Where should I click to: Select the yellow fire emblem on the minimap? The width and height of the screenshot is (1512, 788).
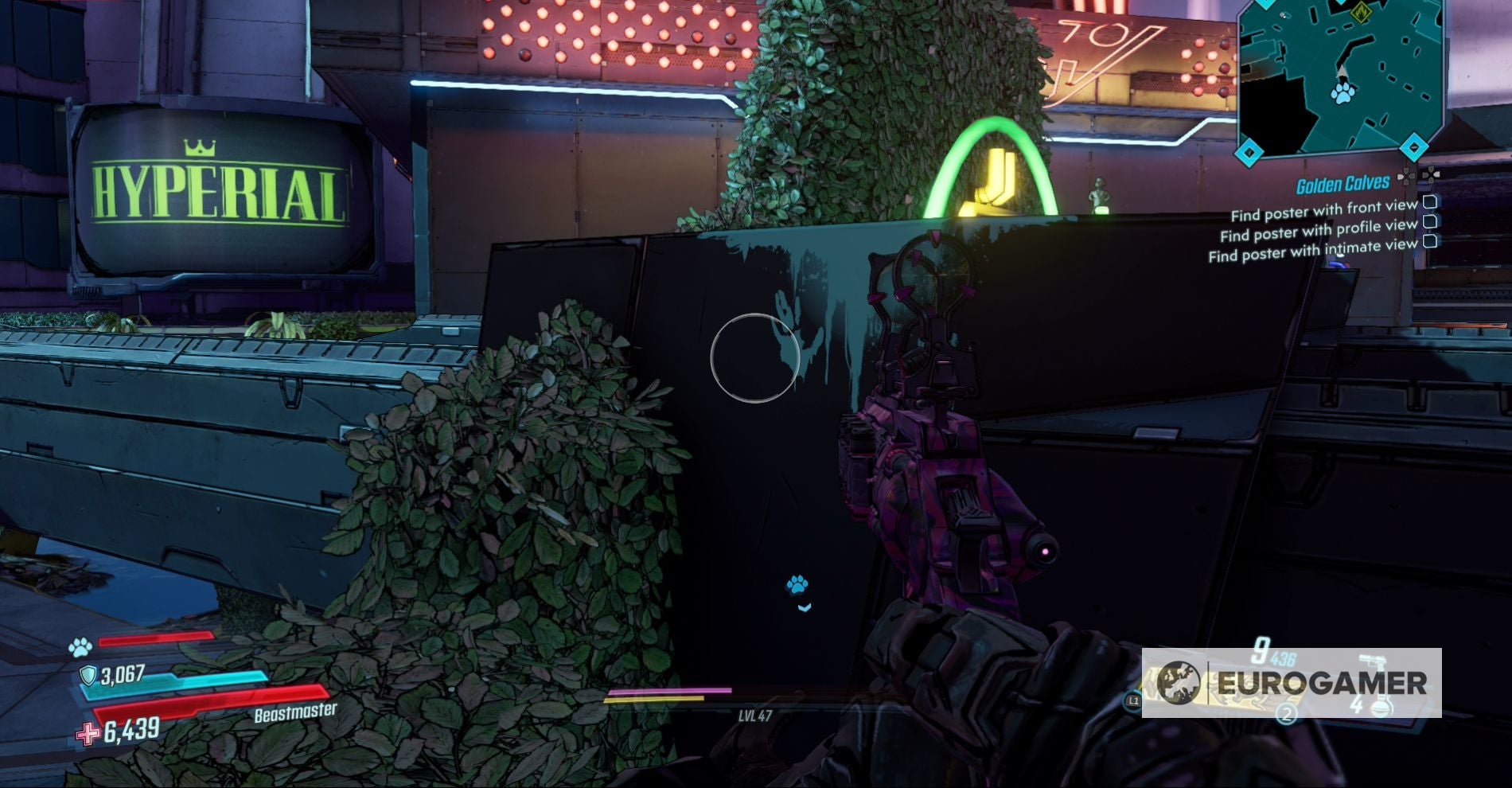coord(1361,13)
